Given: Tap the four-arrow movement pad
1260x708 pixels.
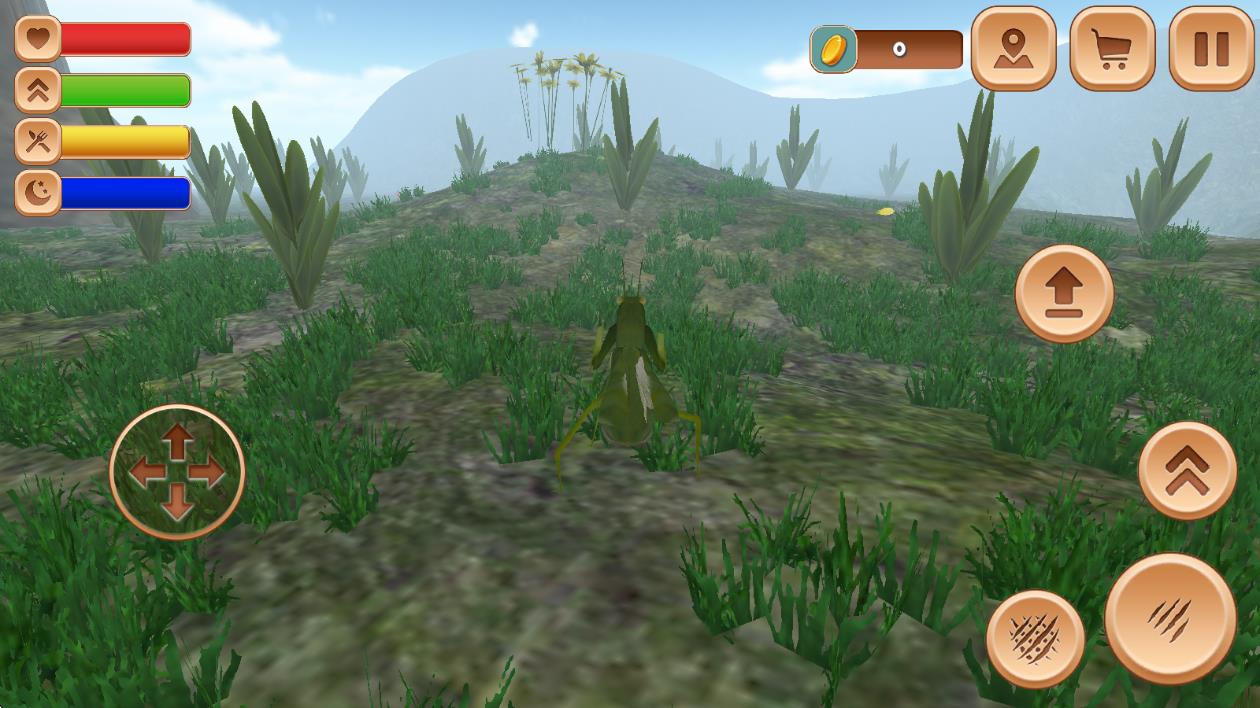Looking at the screenshot, I should point(177,472).
